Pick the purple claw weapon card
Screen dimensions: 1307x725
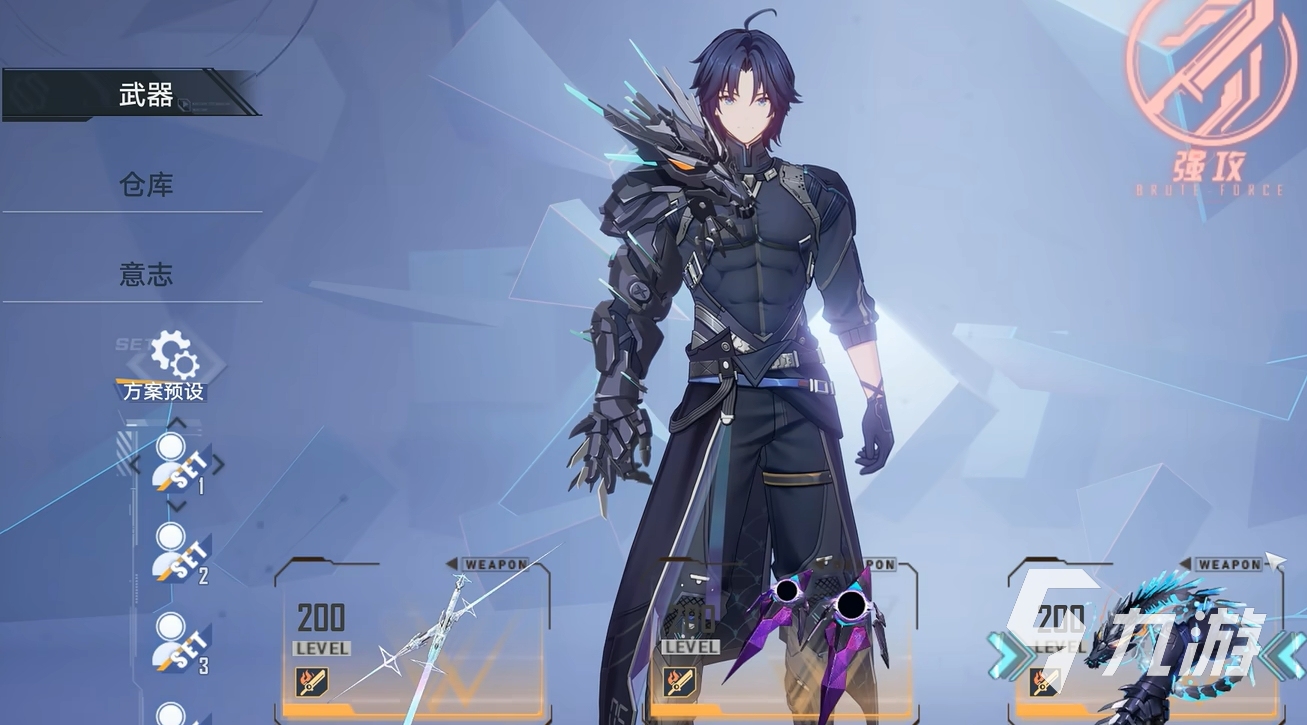[785, 640]
